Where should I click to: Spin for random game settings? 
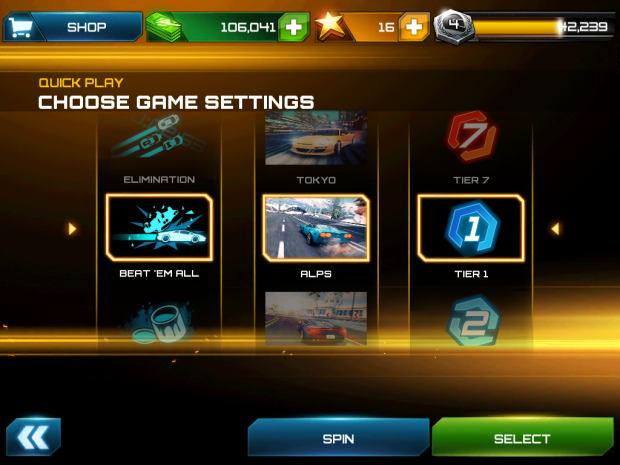[338, 438]
